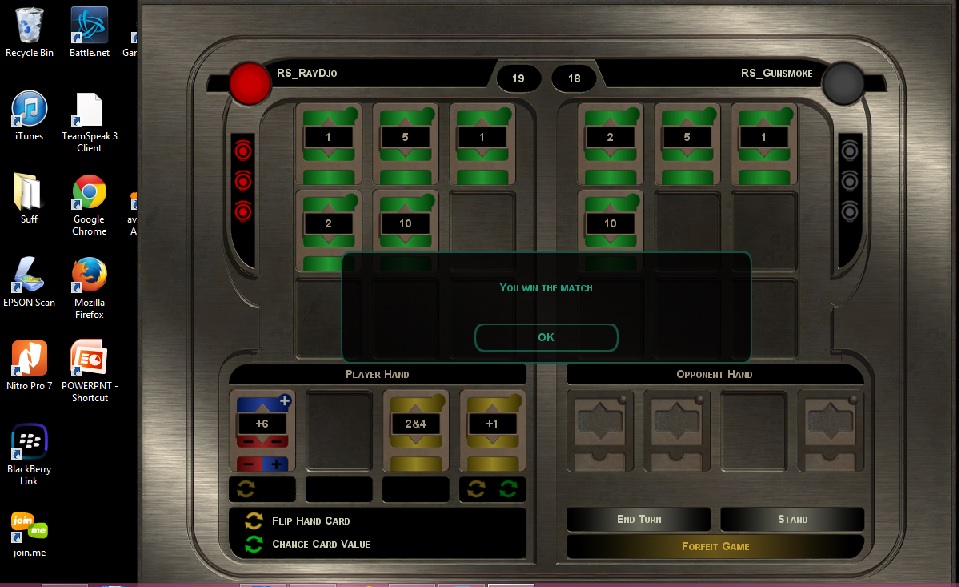Click the End Turn button
This screenshot has width=959, height=587.
tap(639, 520)
